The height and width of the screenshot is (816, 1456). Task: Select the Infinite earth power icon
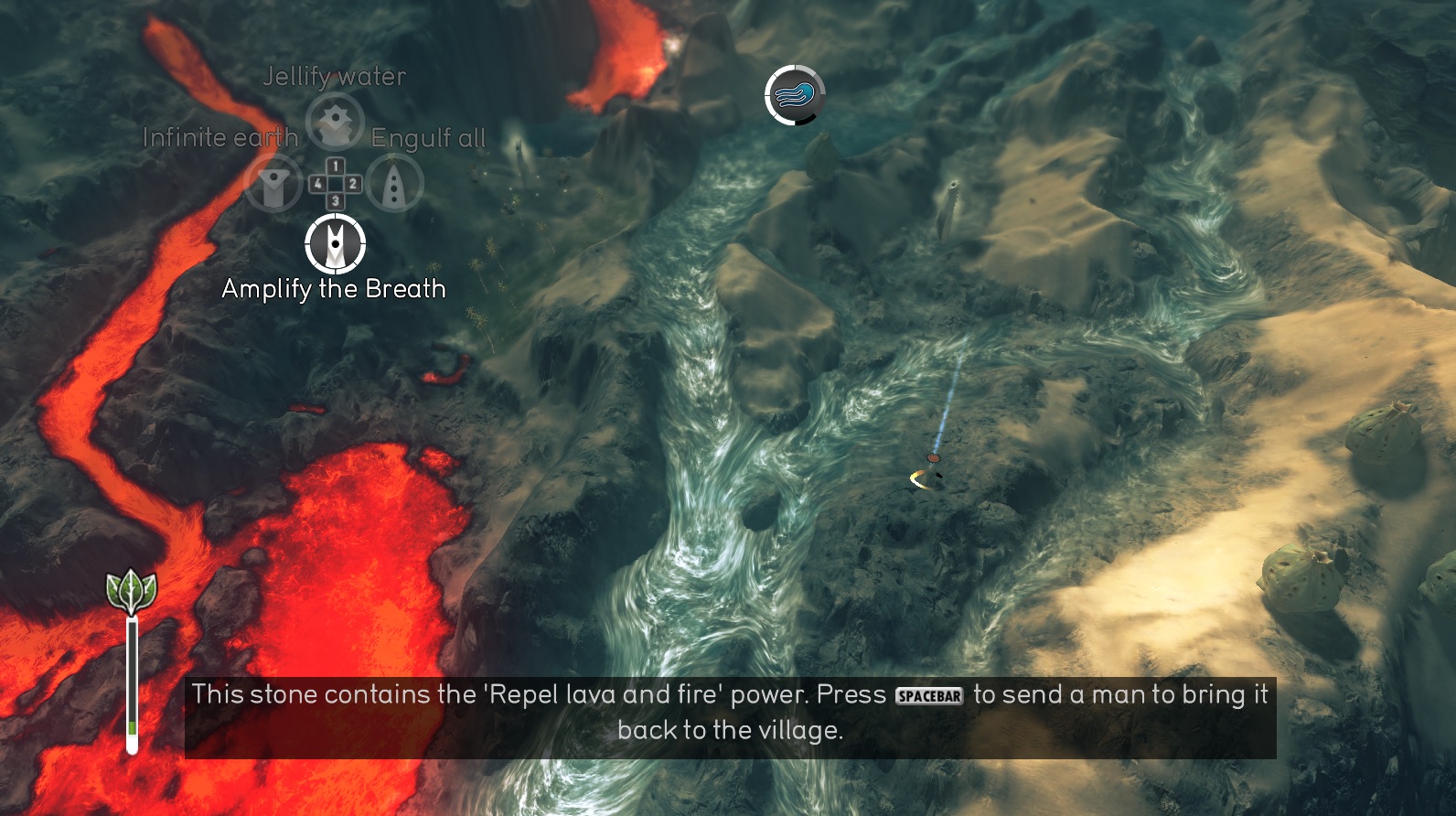click(x=273, y=183)
